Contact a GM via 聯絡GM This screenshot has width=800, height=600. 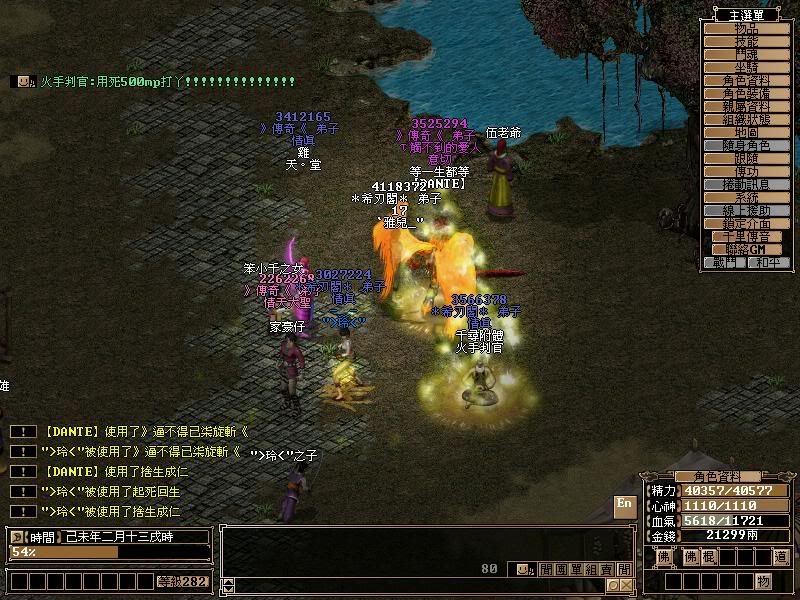pyautogui.click(x=747, y=249)
